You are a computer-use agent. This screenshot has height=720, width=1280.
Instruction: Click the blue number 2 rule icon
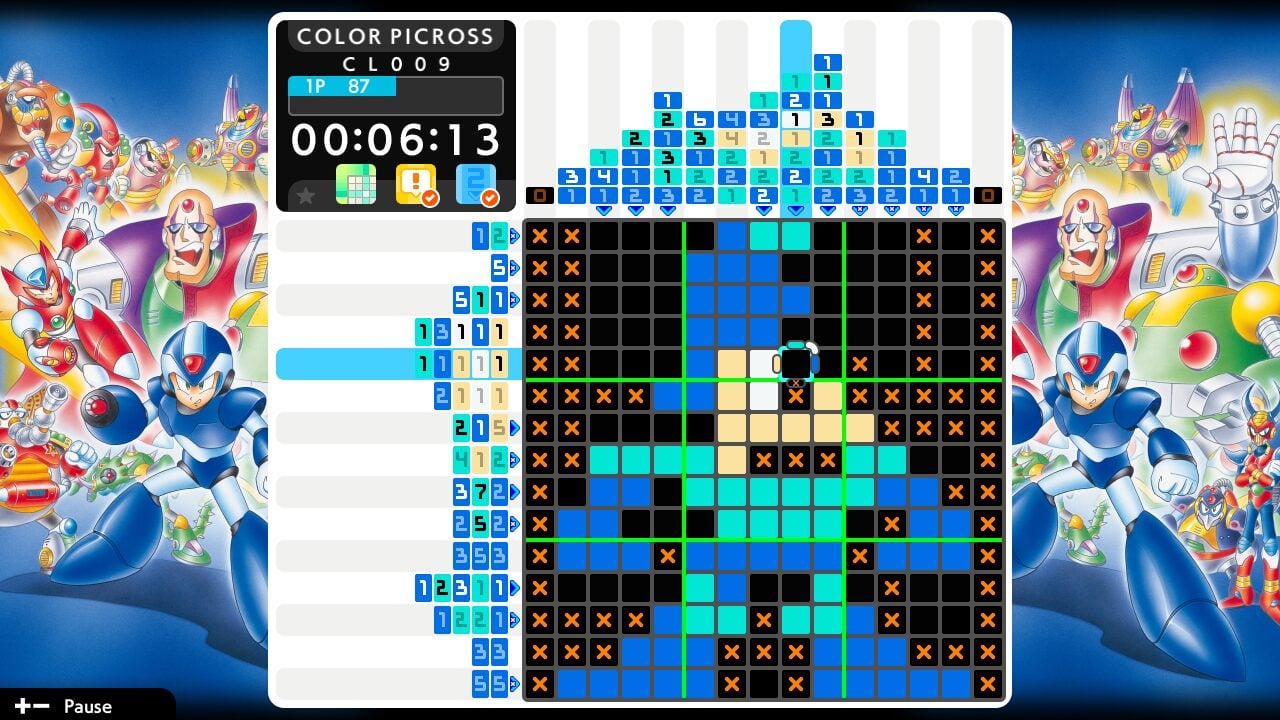[478, 184]
